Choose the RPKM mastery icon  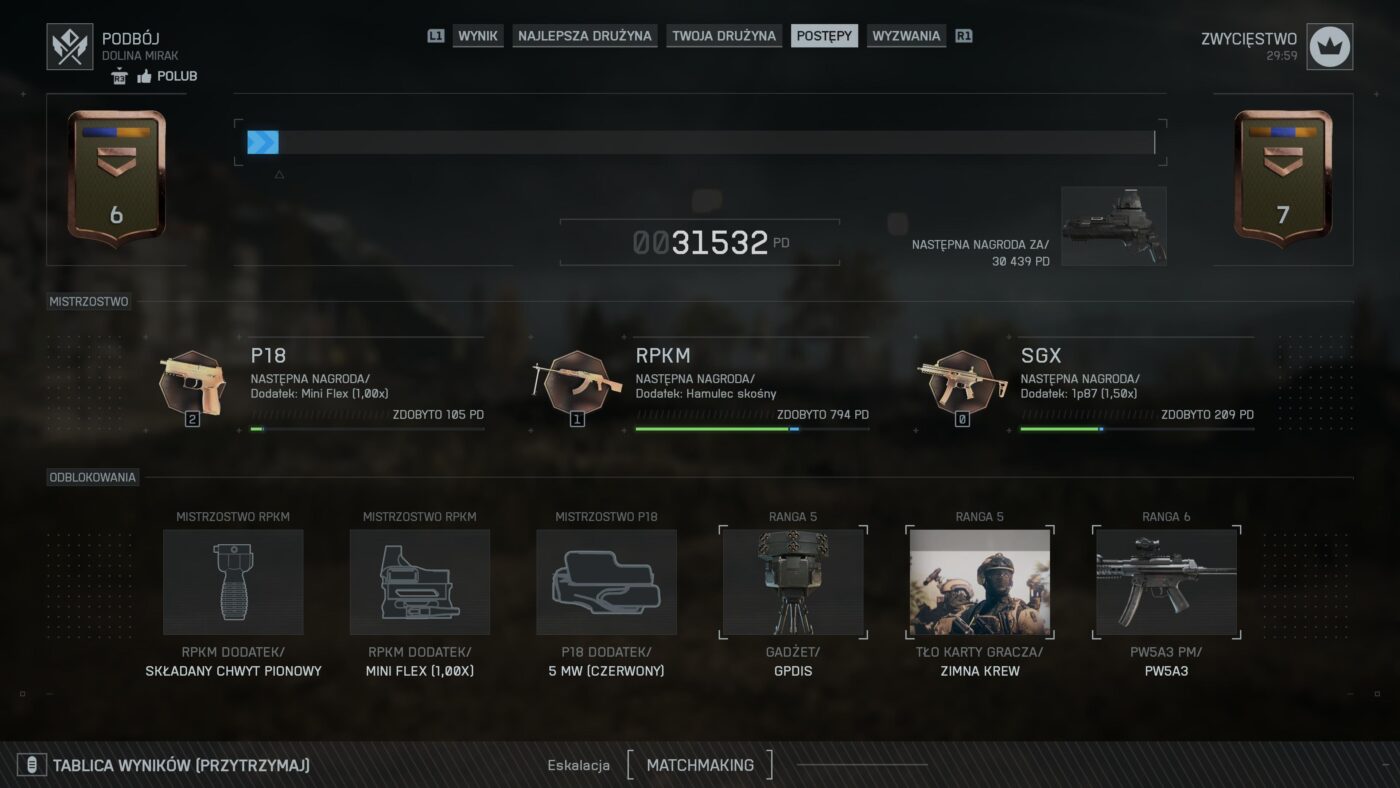(577, 383)
